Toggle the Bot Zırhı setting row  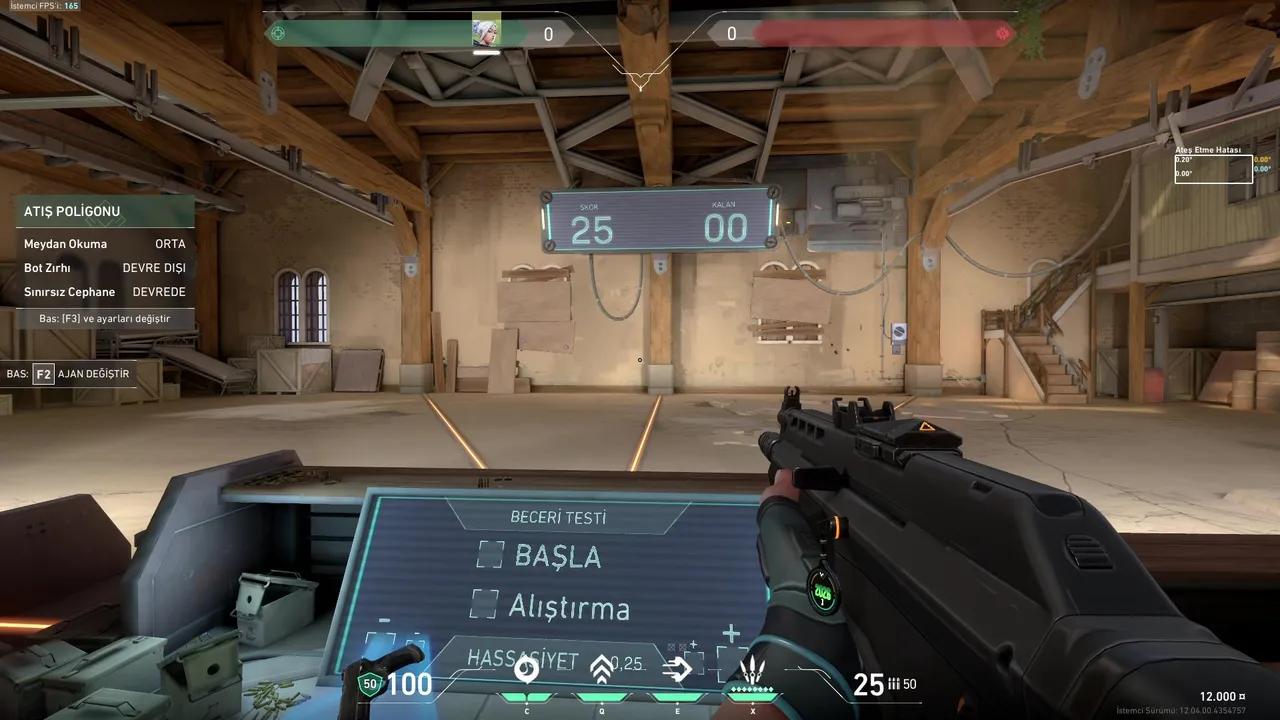click(x=105, y=268)
